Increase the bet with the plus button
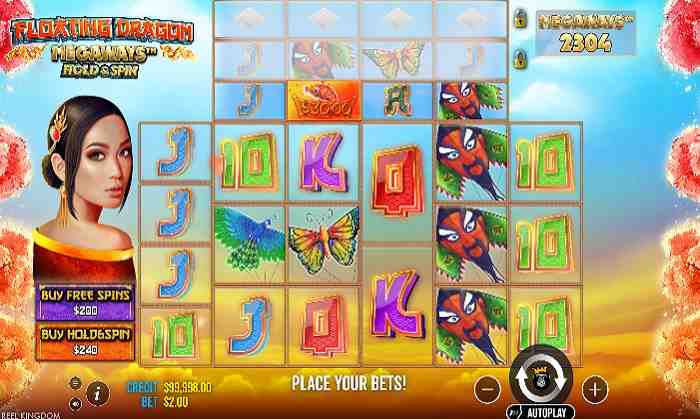The height and width of the screenshot is (419, 700). 595,387
